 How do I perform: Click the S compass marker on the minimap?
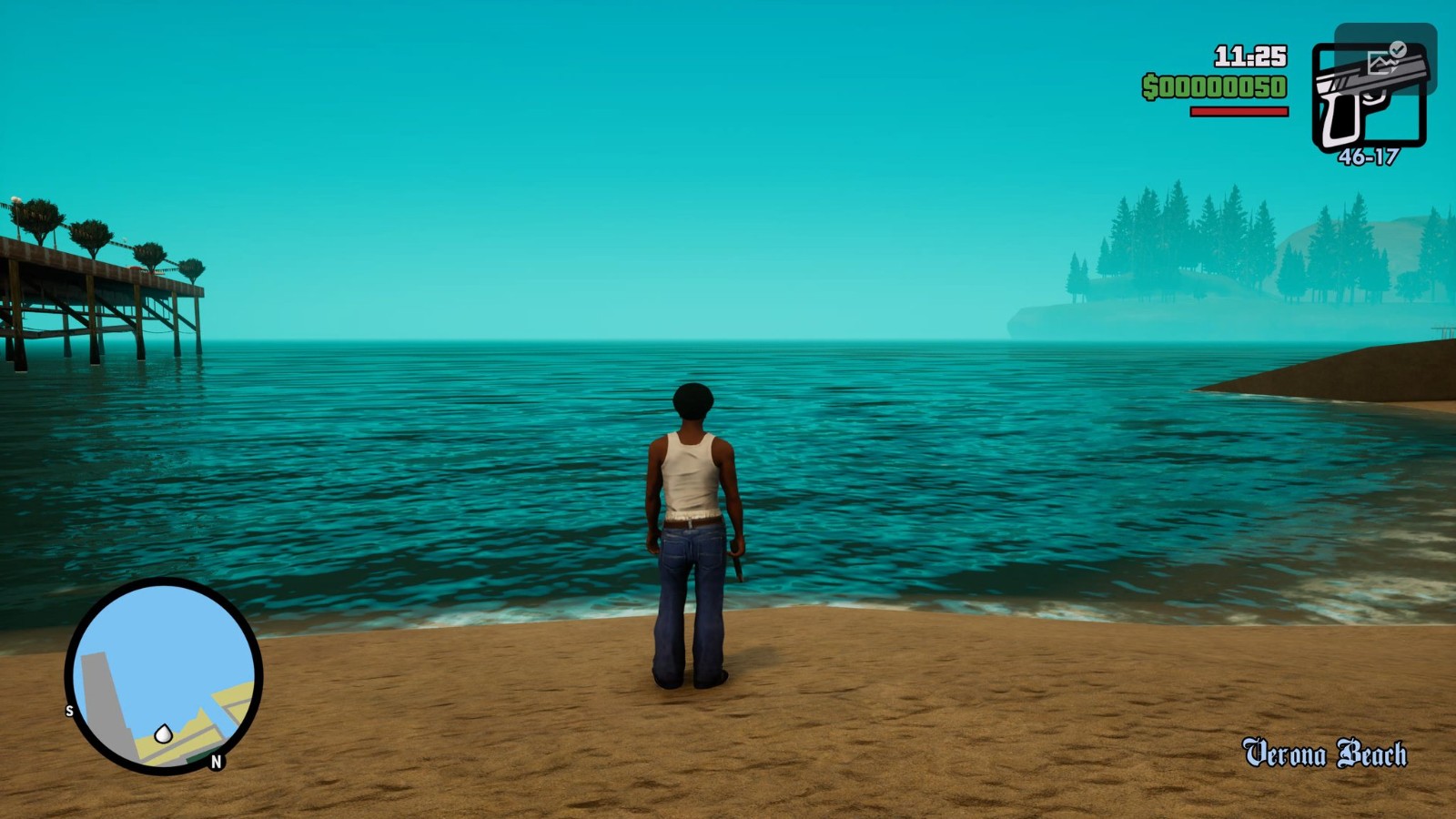(69, 710)
